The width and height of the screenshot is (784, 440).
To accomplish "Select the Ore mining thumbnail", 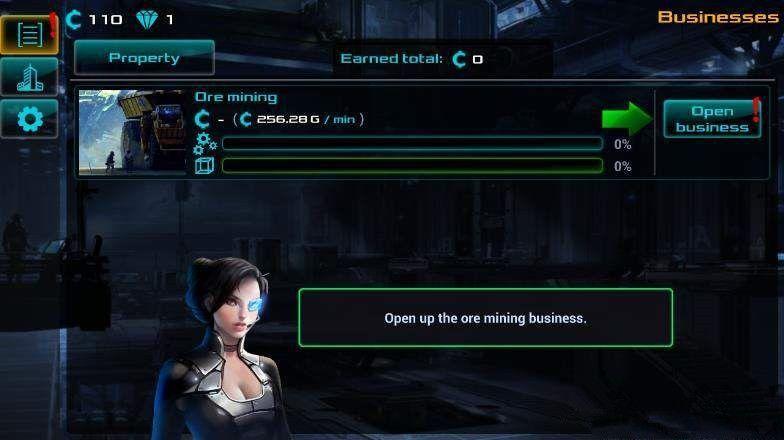I will [132, 132].
